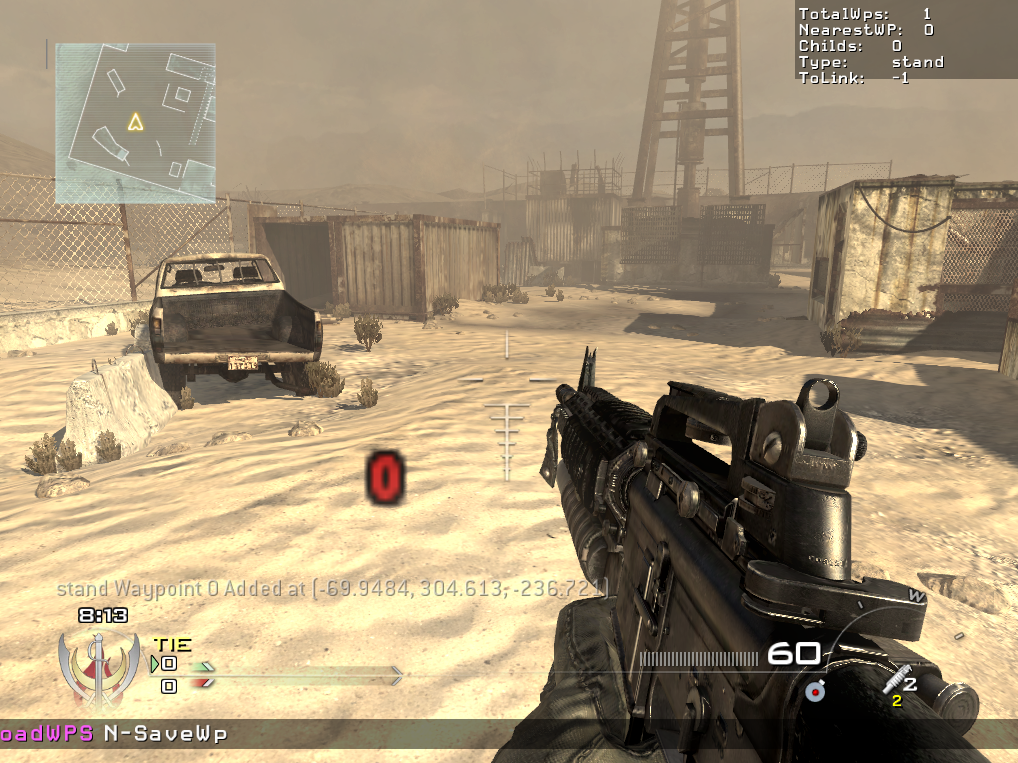
Task: Select the round grenade icon with red dot
Action: 814,690
